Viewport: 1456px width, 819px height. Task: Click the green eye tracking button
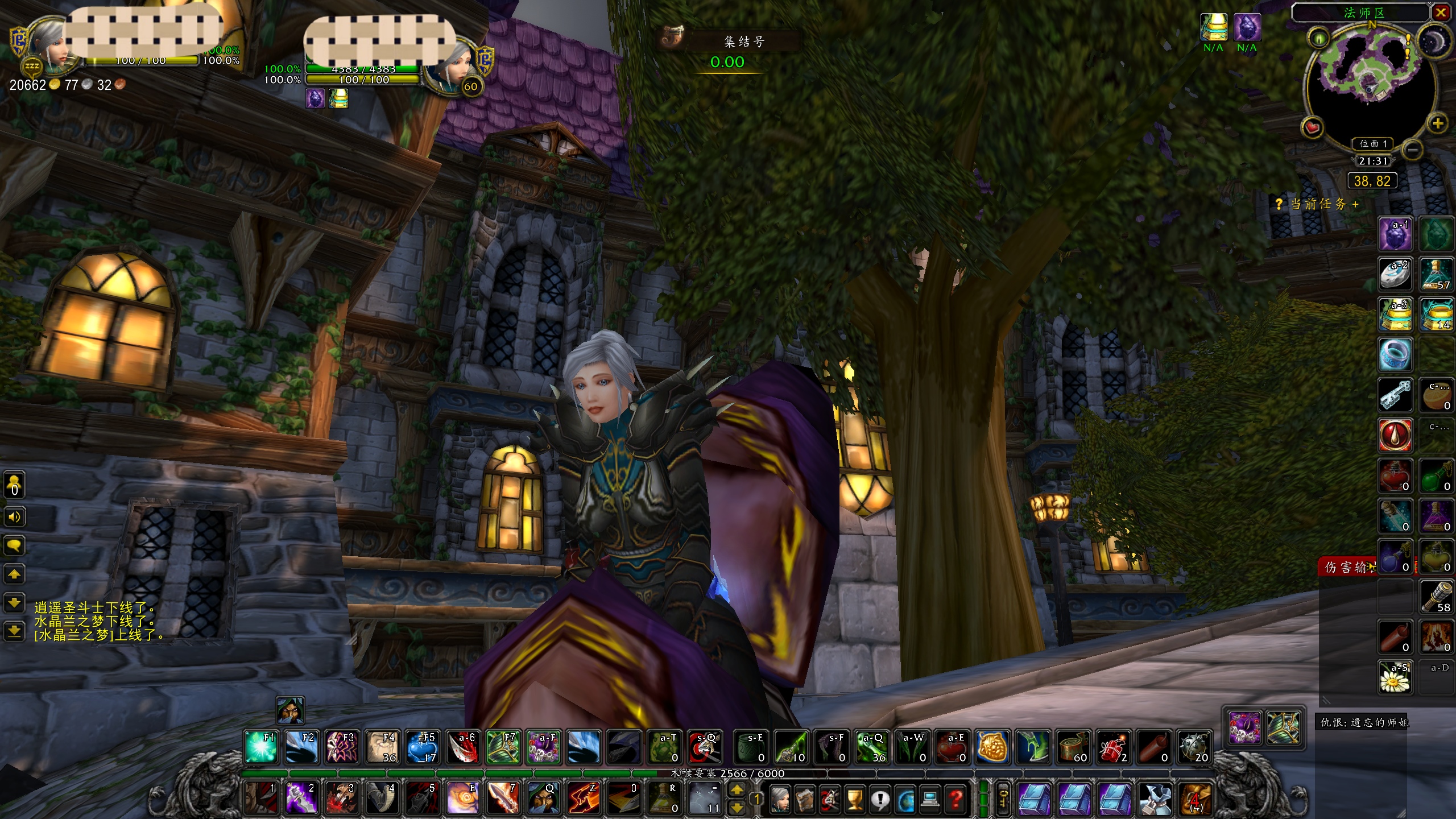click(1318, 39)
